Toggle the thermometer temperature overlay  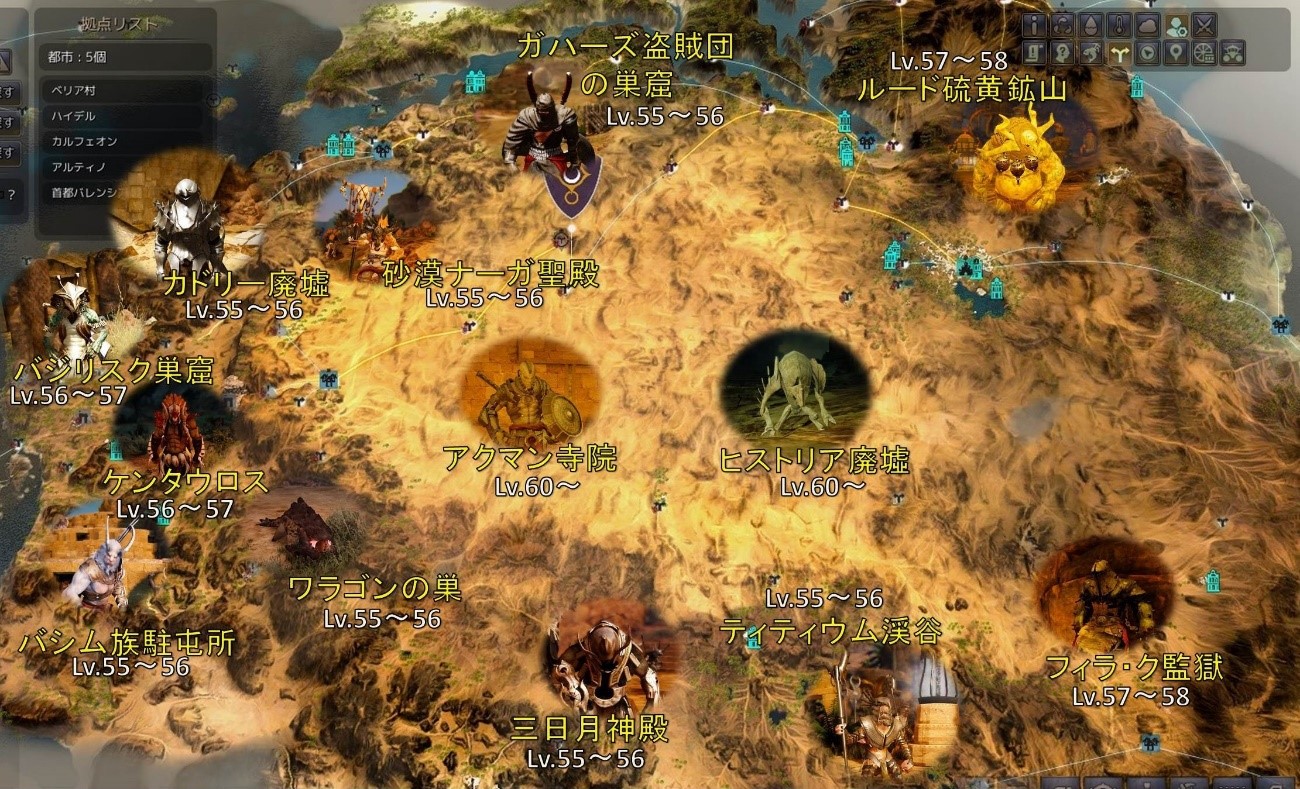1119,24
